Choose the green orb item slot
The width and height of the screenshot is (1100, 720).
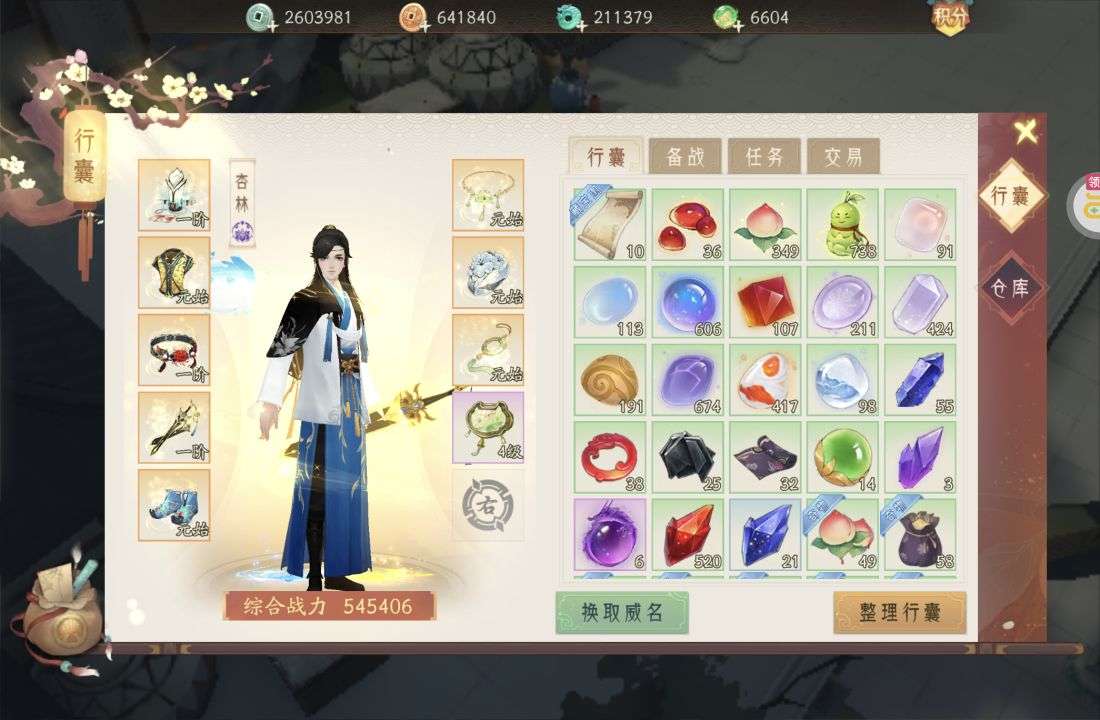843,458
